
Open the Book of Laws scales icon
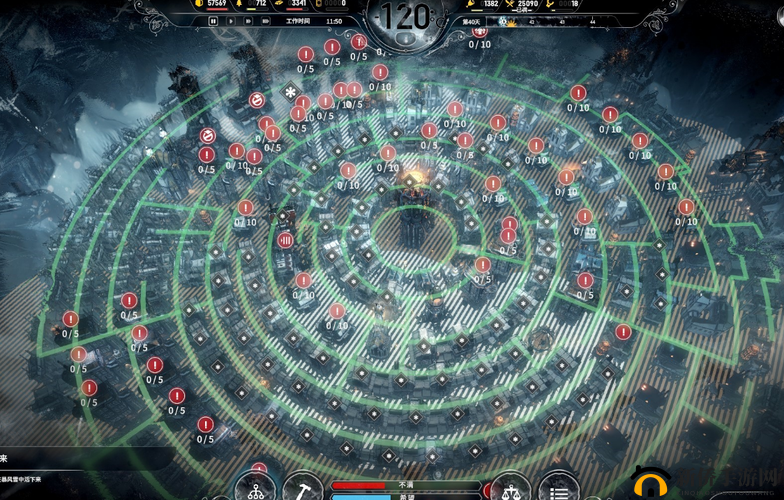(x=511, y=489)
